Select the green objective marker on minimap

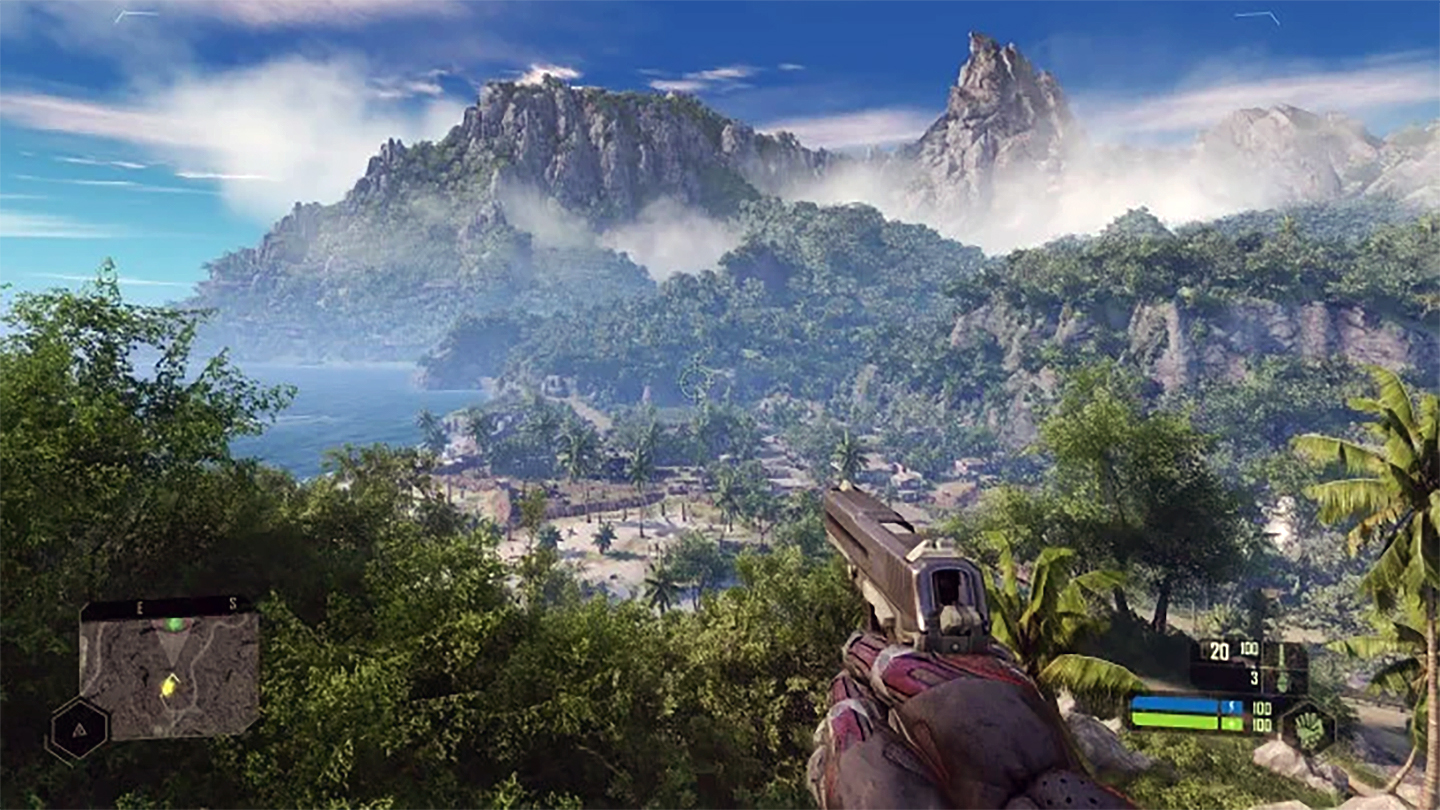point(174,625)
